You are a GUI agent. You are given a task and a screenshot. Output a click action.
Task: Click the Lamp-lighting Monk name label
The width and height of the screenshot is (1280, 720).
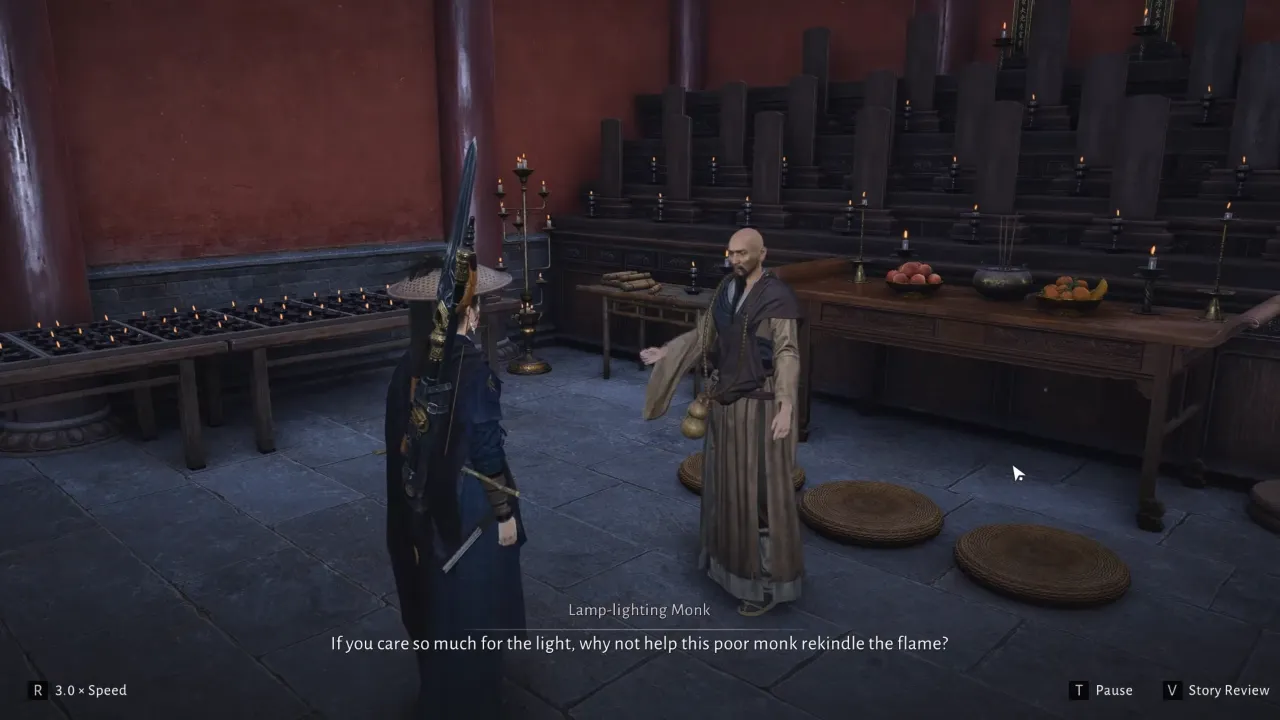(640, 609)
